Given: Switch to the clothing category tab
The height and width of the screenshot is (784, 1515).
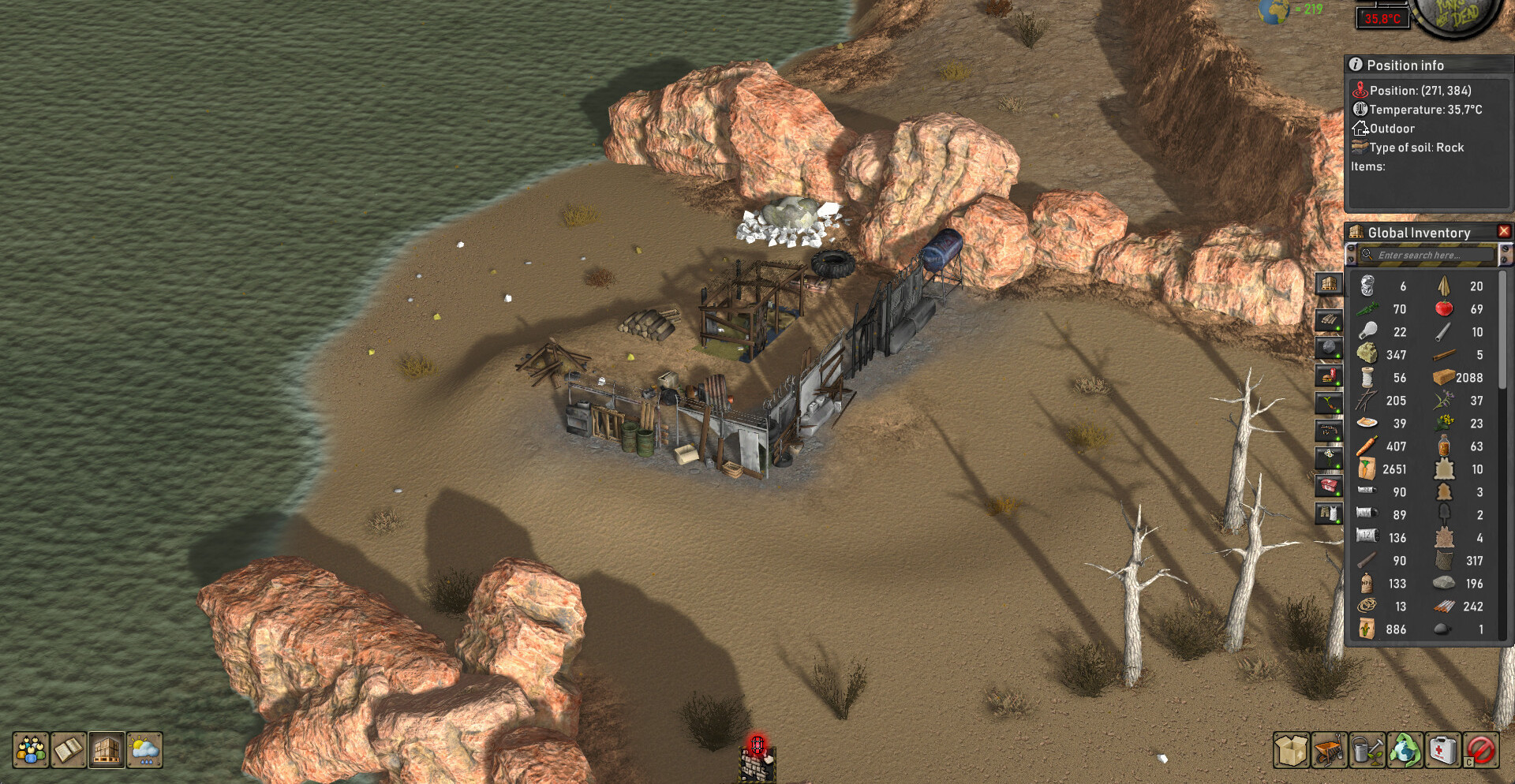Looking at the screenshot, I should [1329, 513].
